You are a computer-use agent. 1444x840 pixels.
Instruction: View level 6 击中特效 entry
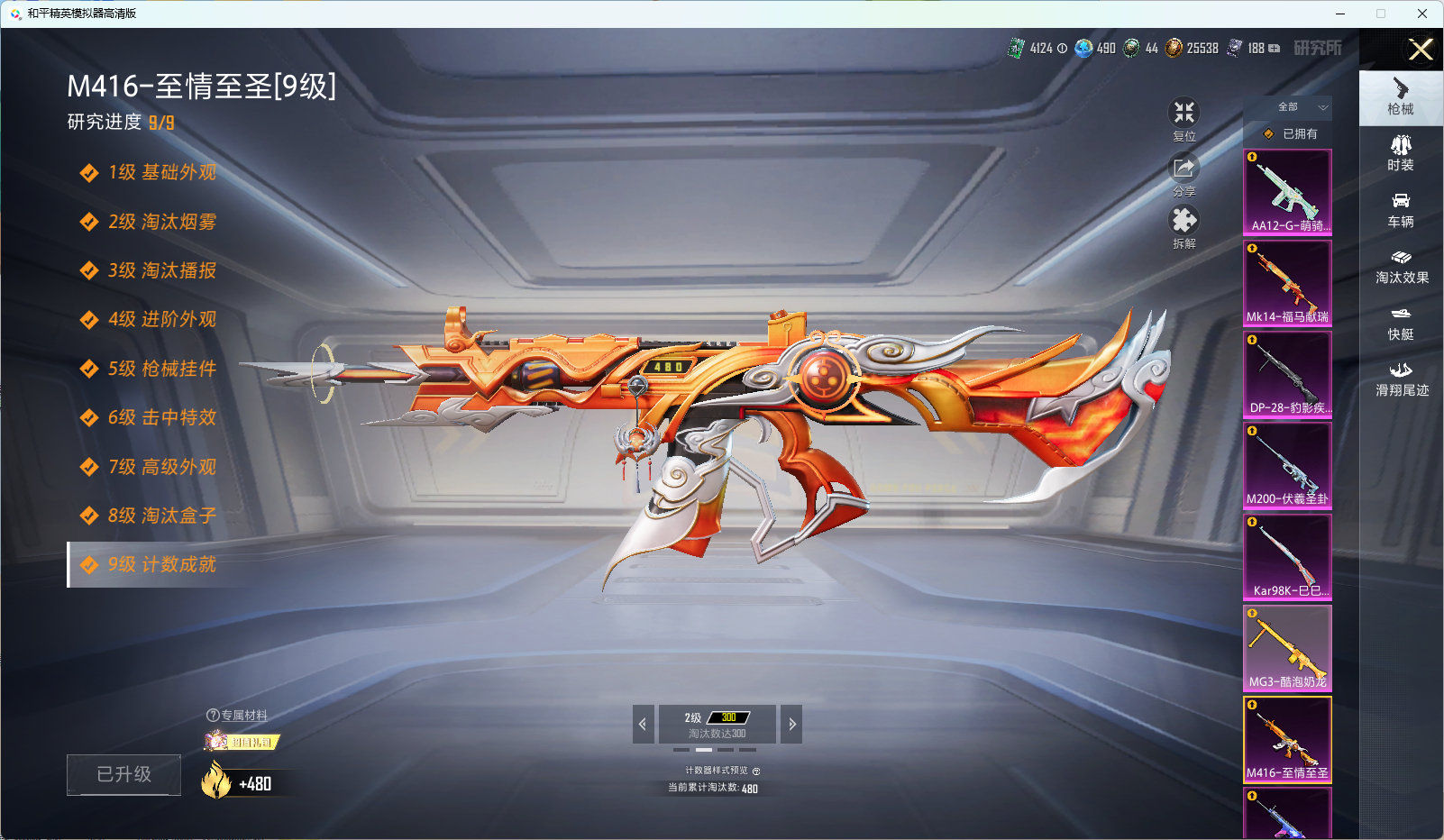[x=161, y=418]
